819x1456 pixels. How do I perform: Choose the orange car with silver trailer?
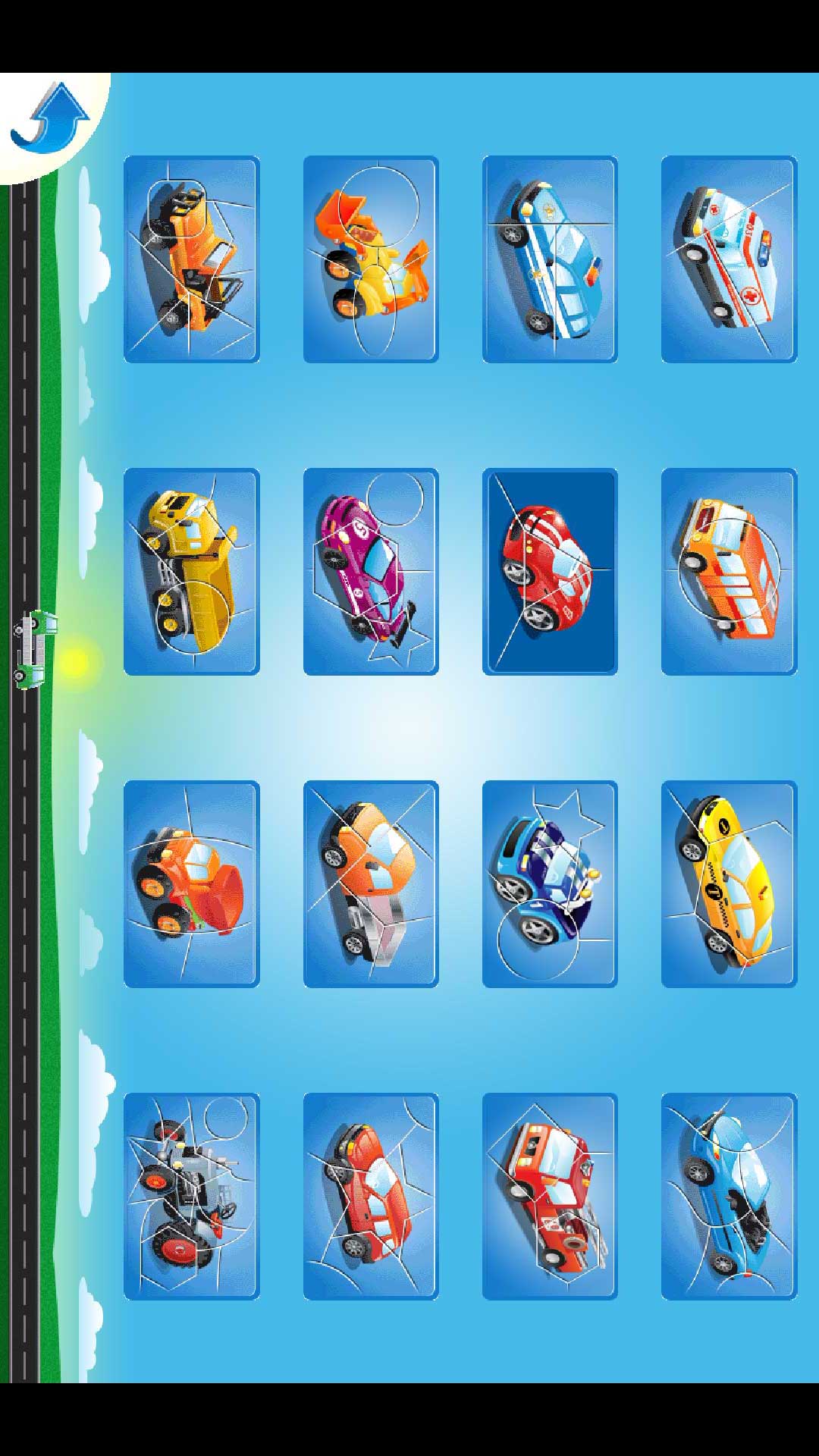click(371, 884)
